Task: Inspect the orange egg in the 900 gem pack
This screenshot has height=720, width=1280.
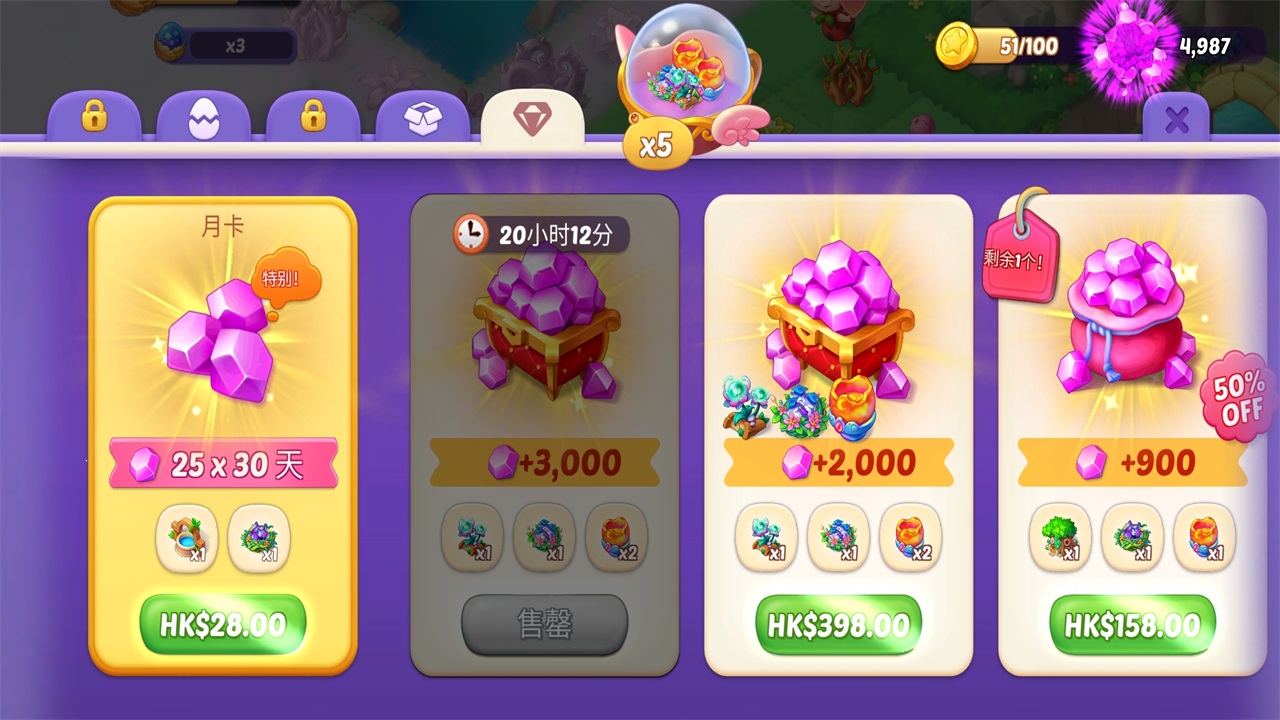Action: [x=1204, y=538]
